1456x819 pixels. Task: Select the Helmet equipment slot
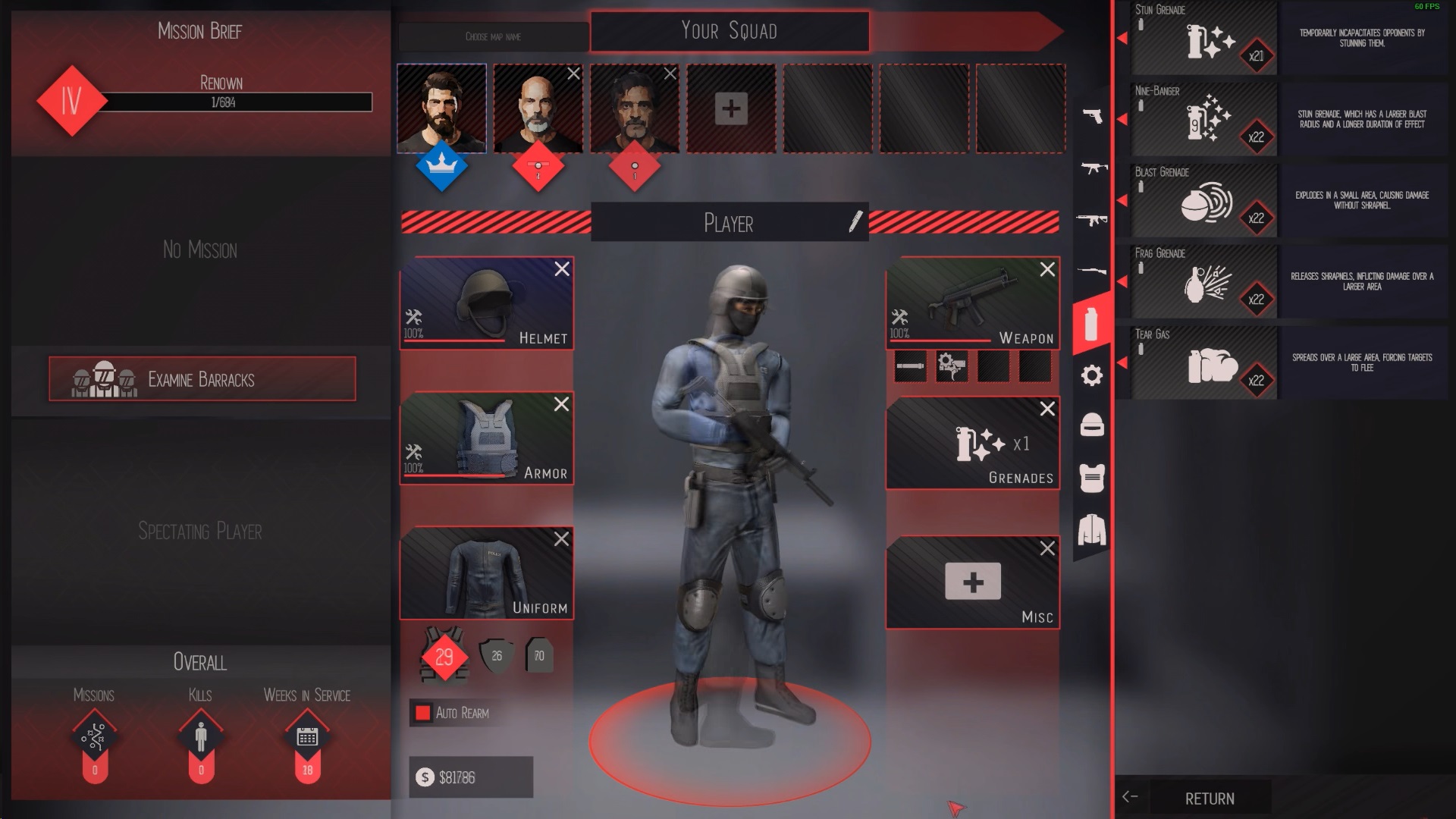click(486, 303)
